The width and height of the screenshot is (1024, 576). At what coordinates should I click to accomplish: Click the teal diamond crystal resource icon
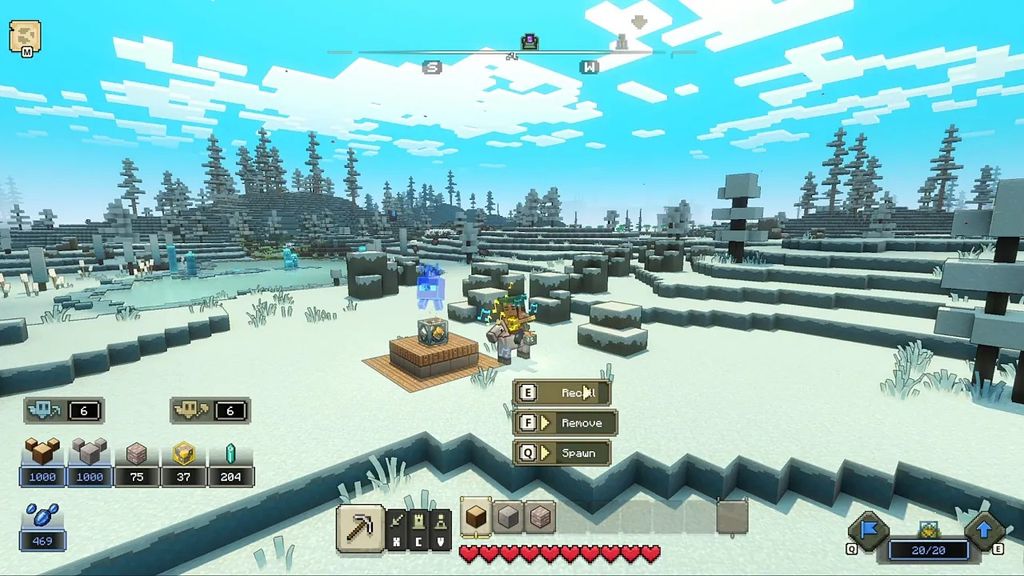point(231,453)
